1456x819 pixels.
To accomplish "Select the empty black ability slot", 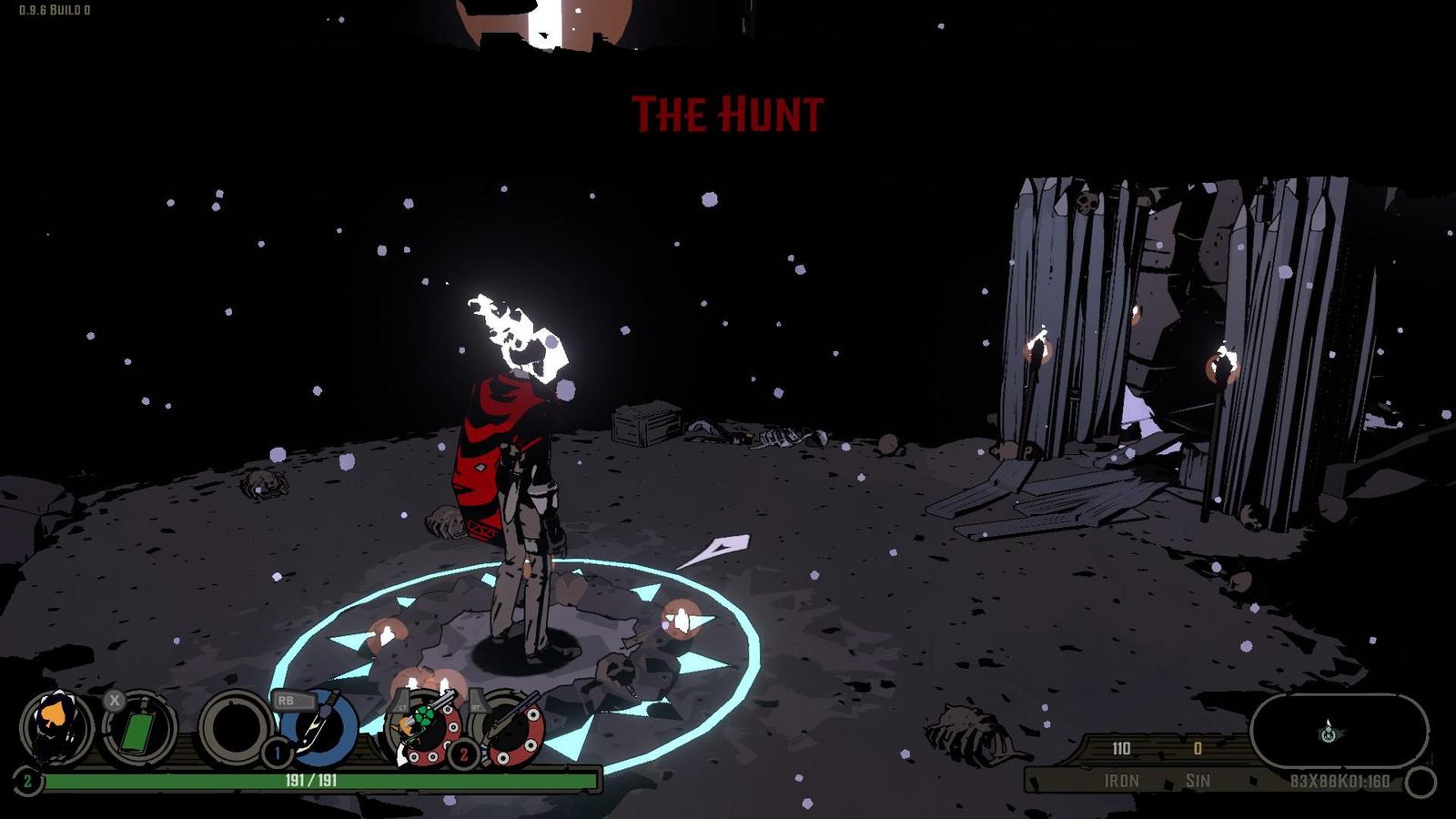I will point(234,728).
